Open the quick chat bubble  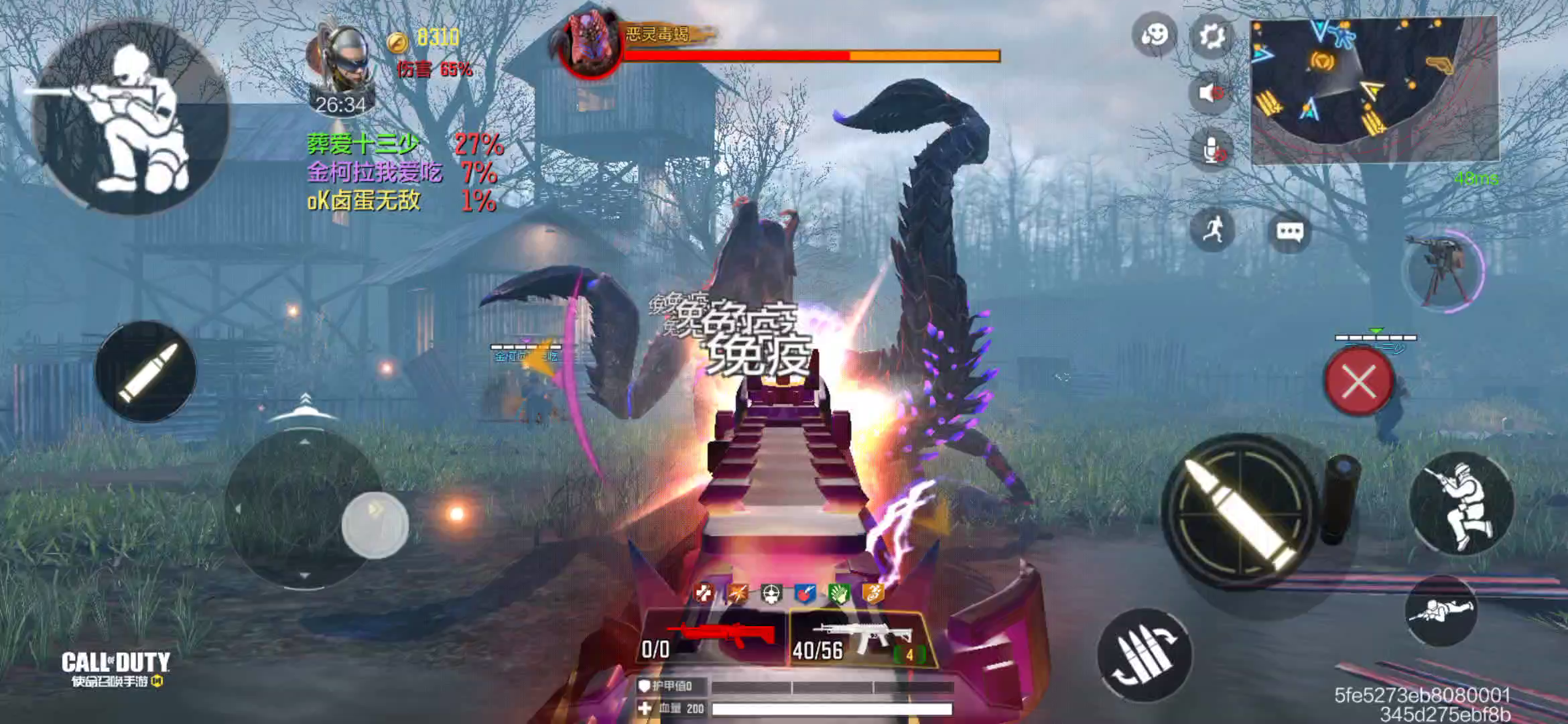click(x=1290, y=233)
